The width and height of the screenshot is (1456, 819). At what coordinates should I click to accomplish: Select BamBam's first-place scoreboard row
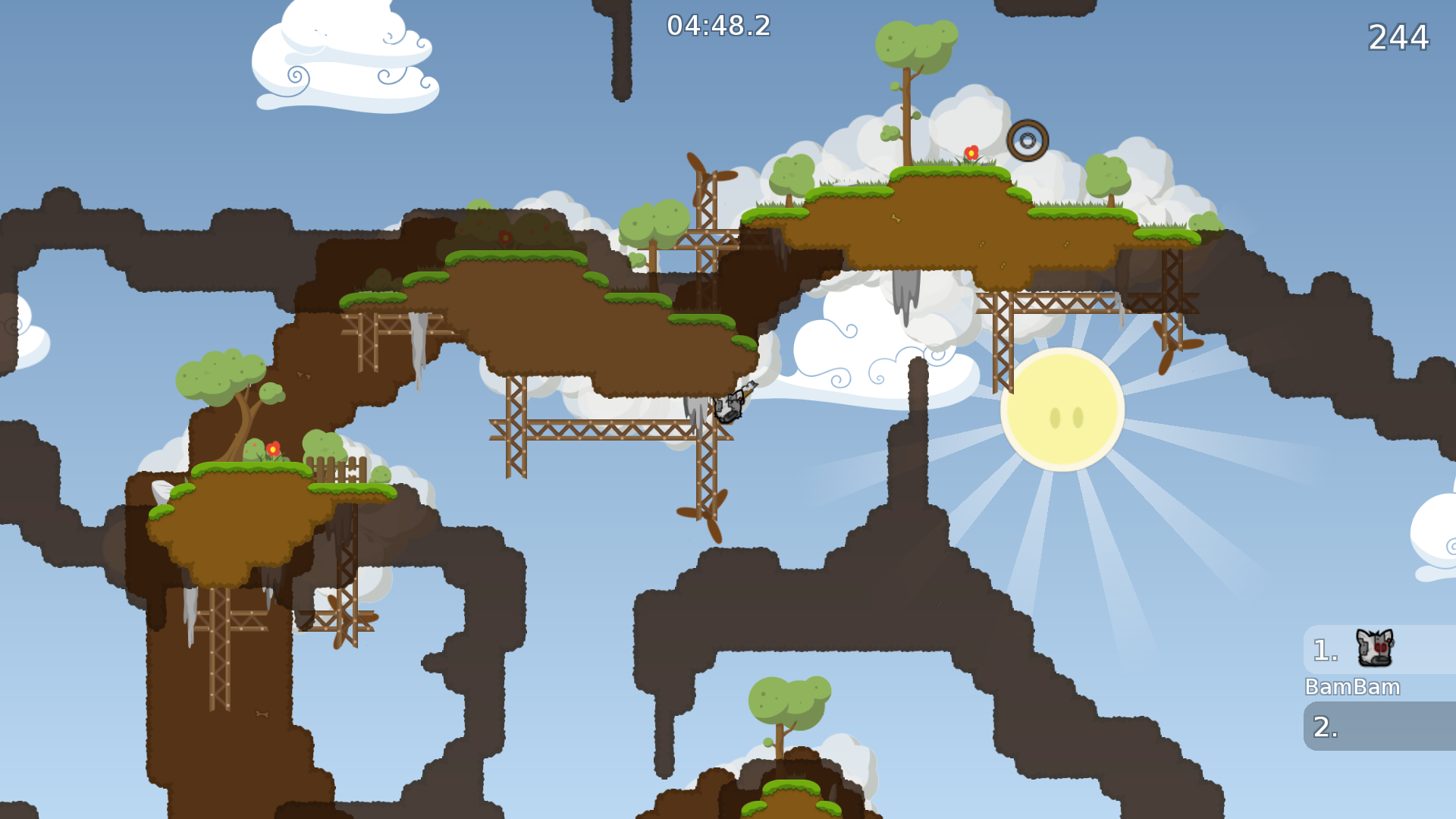tap(1379, 650)
